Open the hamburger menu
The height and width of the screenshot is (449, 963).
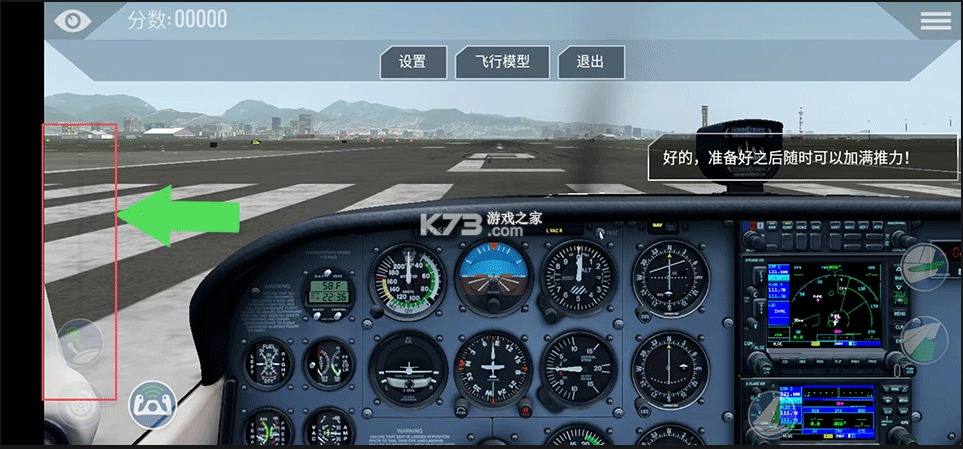tap(936, 20)
